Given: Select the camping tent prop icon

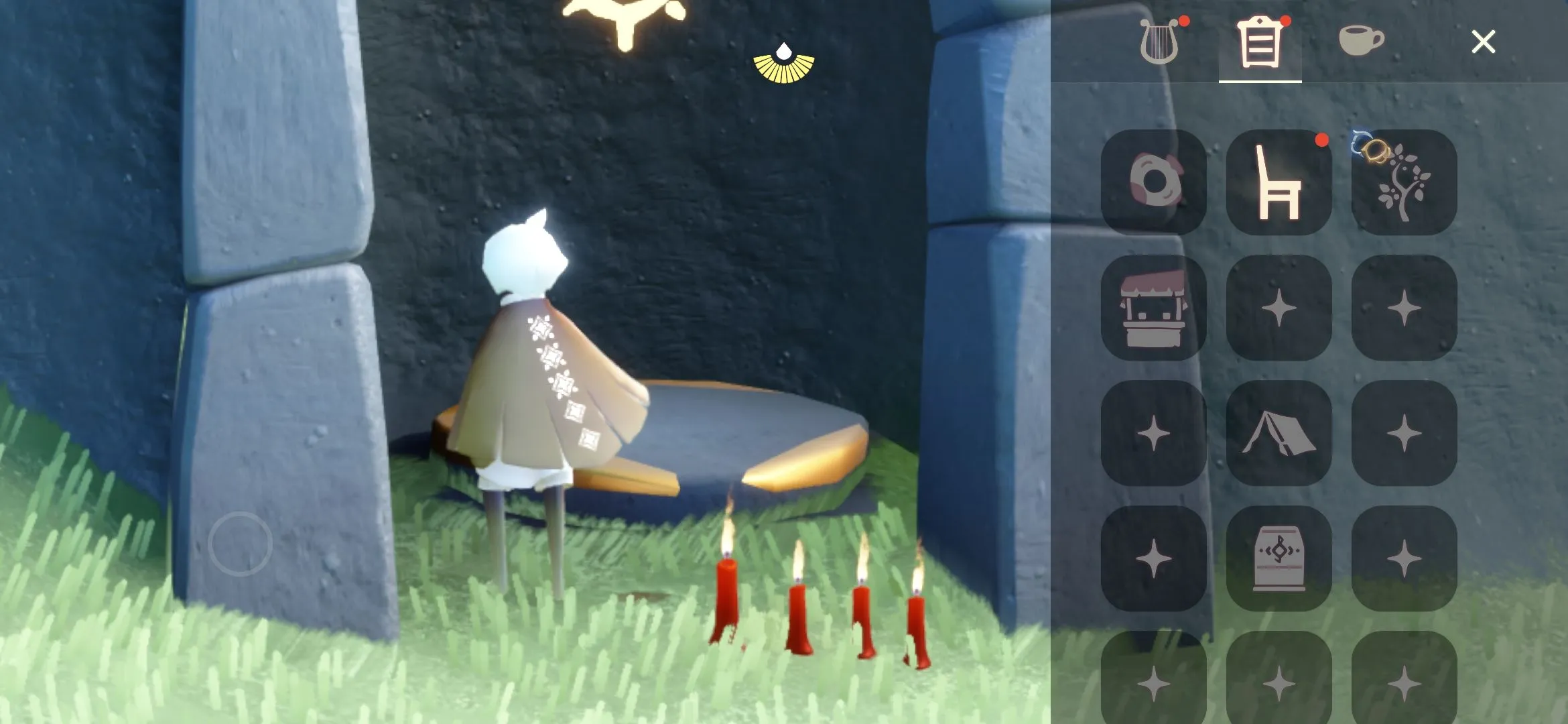Looking at the screenshot, I should [1279, 436].
